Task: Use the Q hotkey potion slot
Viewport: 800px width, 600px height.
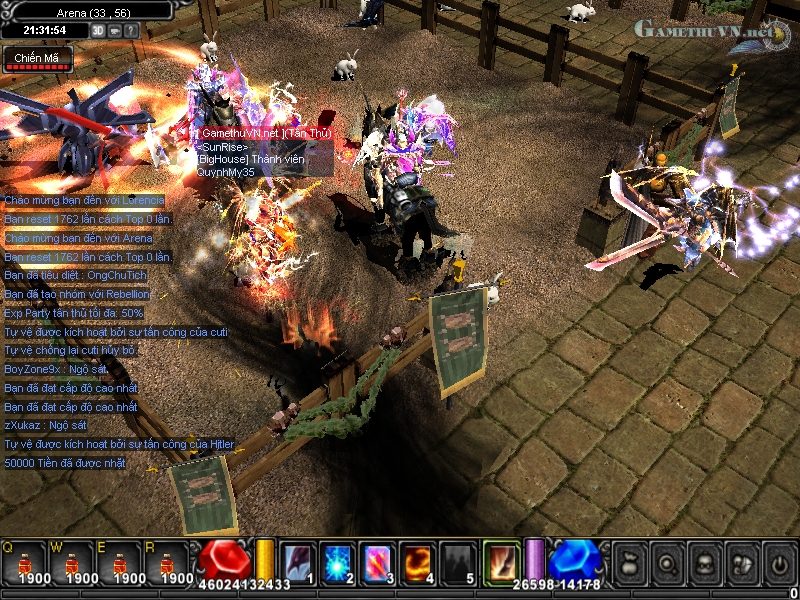Action: 24,561
